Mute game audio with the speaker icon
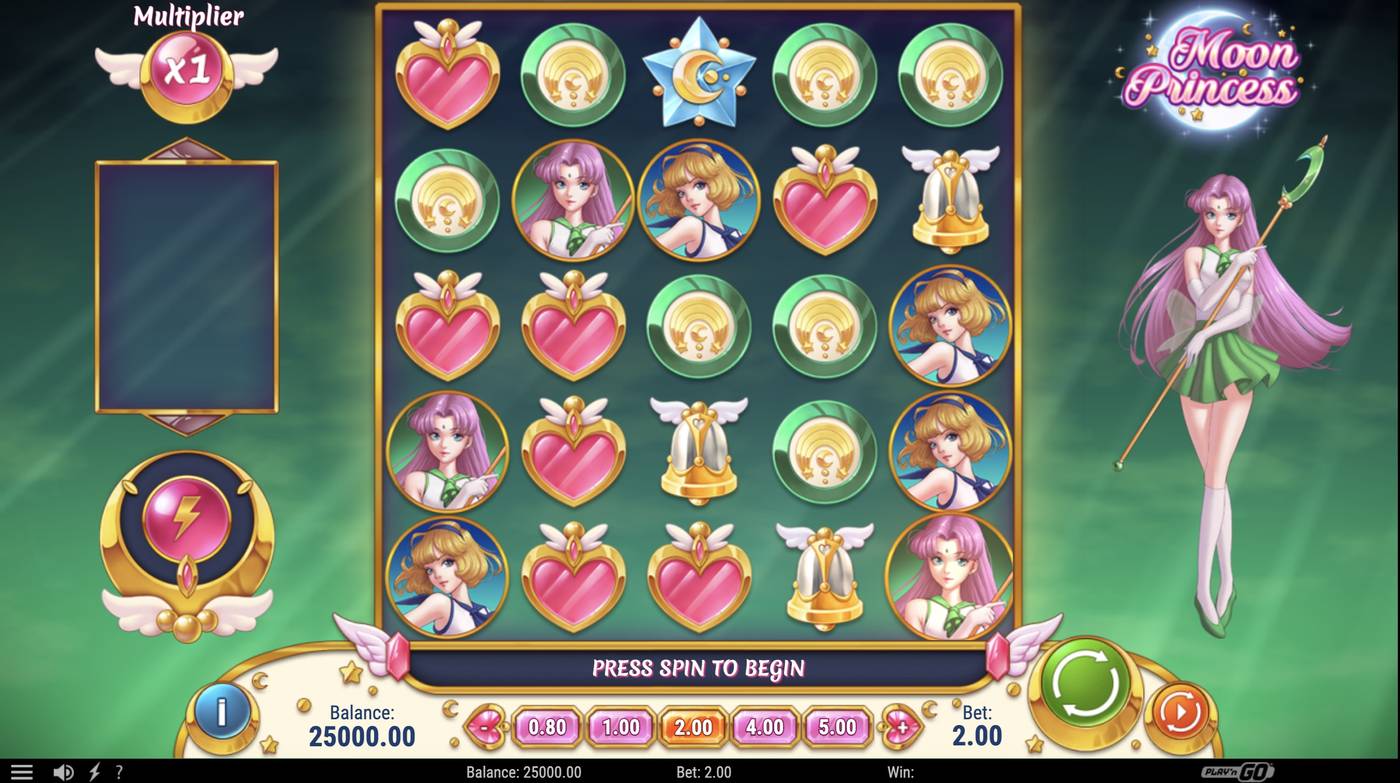The height and width of the screenshot is (783, 1400). (63, 771)
